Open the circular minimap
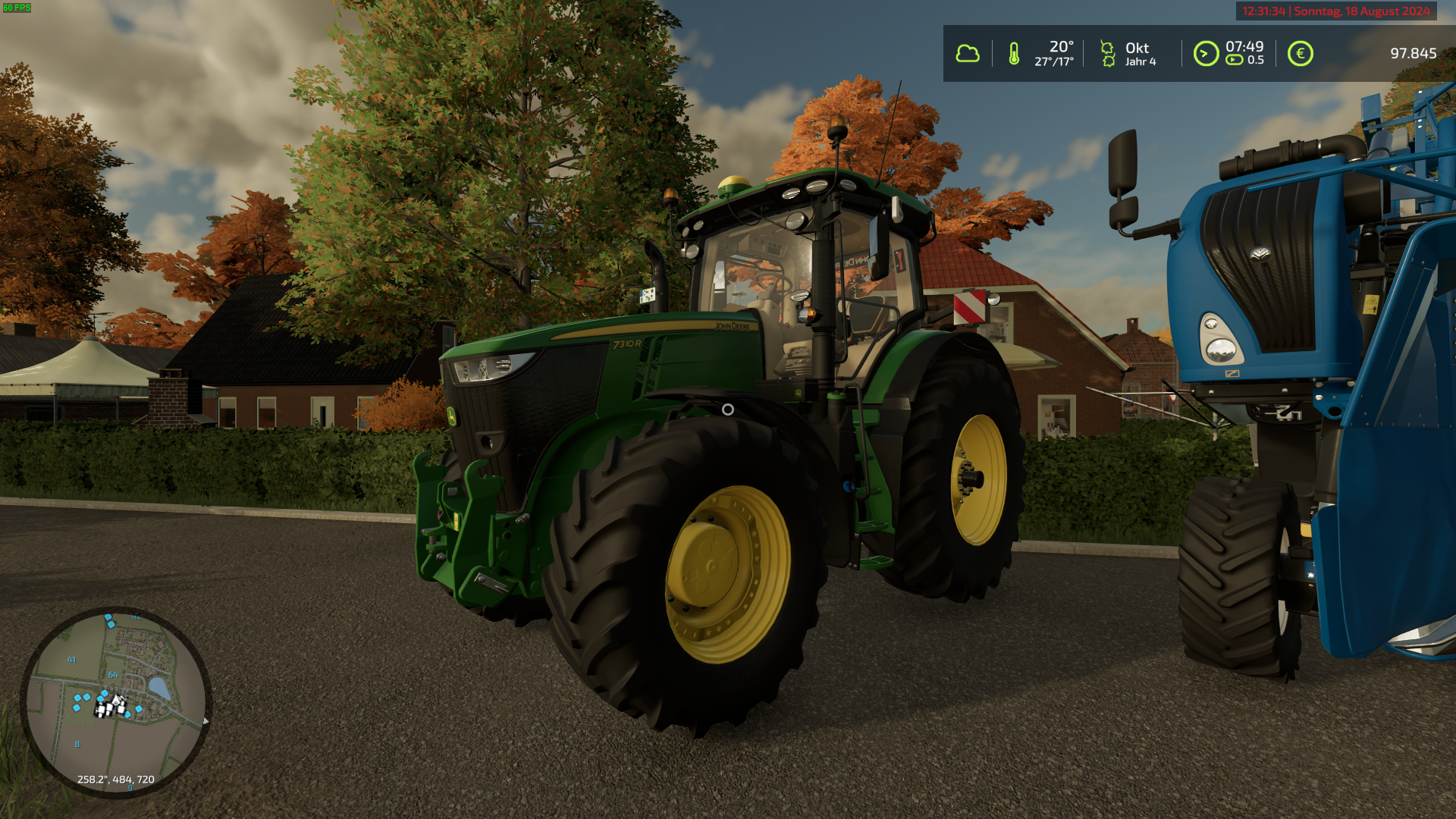The image size is (1456, 819). coord(115,701)
